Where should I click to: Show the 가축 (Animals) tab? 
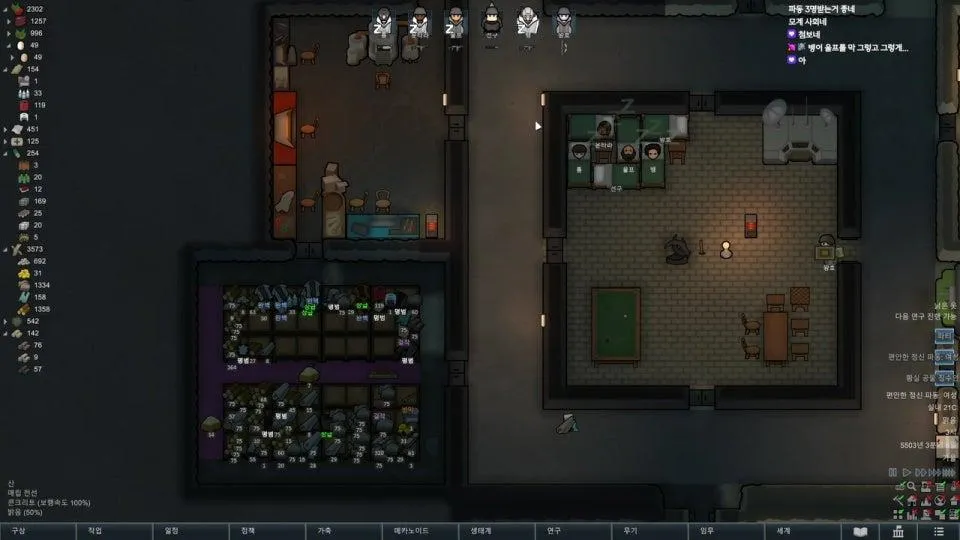pos(325,531)
